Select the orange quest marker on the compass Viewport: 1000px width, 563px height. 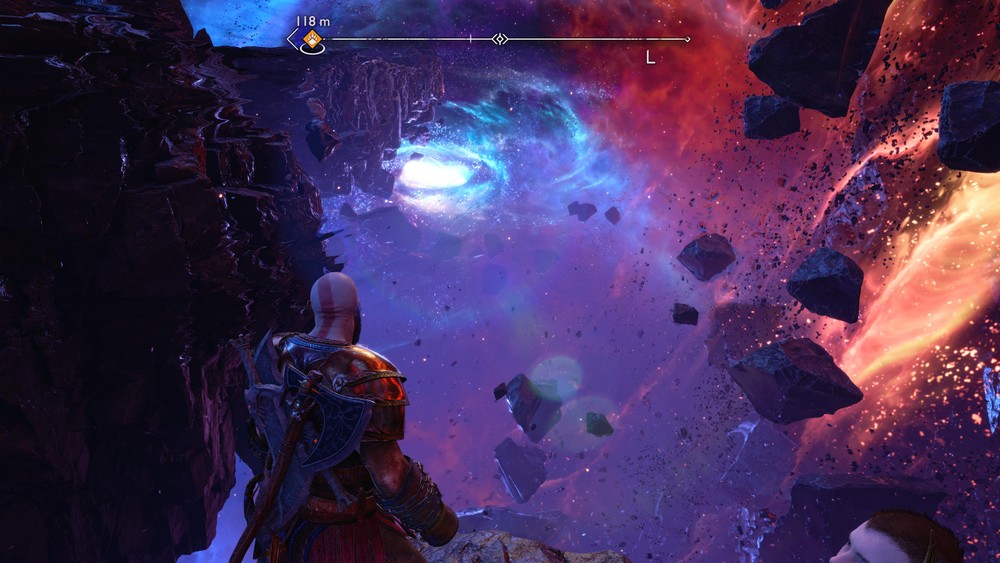tap(313, 40)
